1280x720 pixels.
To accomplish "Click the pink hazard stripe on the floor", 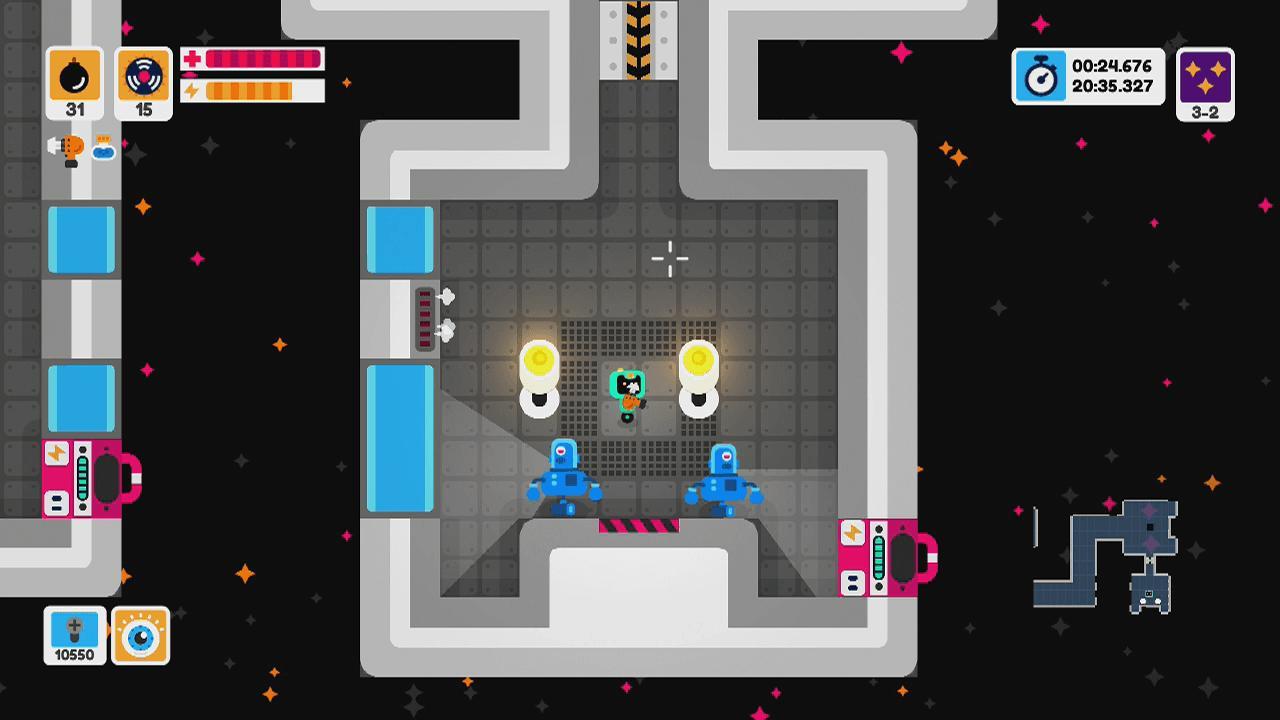I will tap(637, 527).
